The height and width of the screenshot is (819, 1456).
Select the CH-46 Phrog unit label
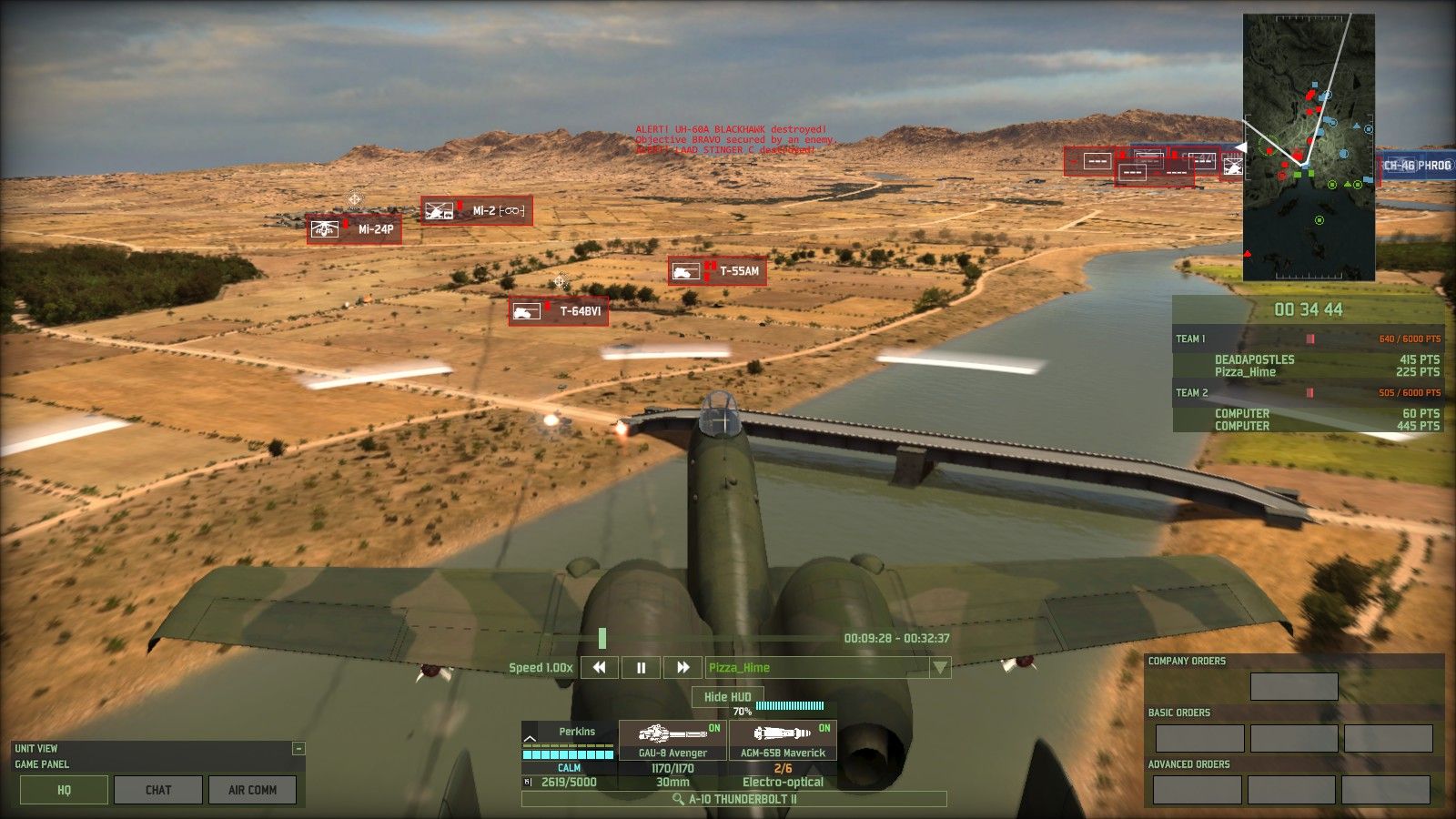[1416, 166]
